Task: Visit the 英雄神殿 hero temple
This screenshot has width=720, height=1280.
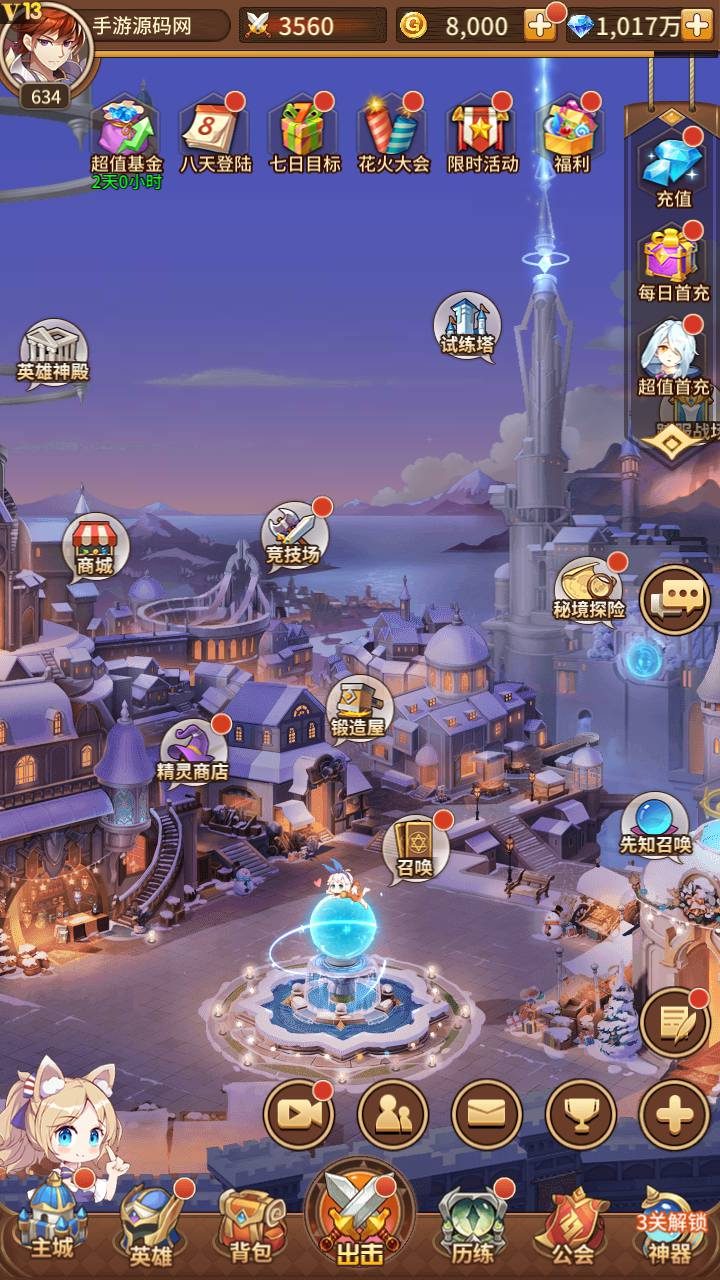Action: (53, 350)
